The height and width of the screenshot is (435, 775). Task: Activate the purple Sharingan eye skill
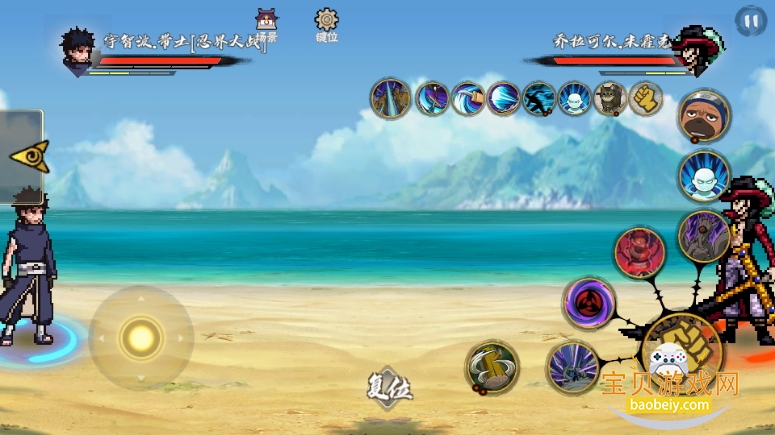[x=588, y=303]
